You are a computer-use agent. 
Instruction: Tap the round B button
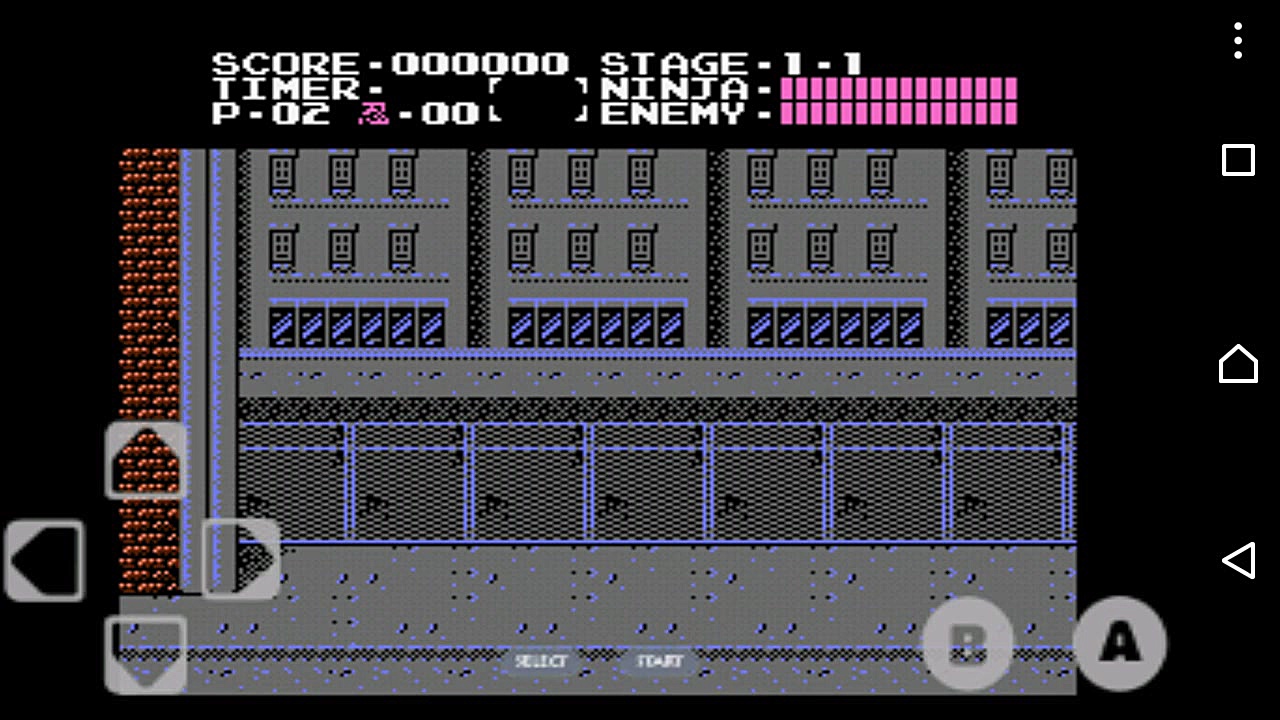pyautogui.click(x=967, y=644)
